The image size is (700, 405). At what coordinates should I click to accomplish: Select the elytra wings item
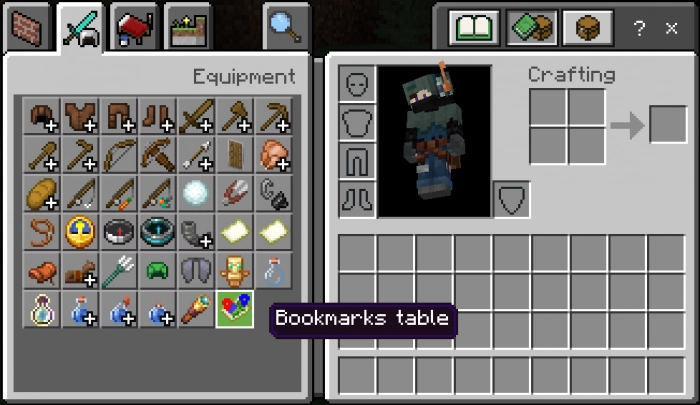[196, 270]
